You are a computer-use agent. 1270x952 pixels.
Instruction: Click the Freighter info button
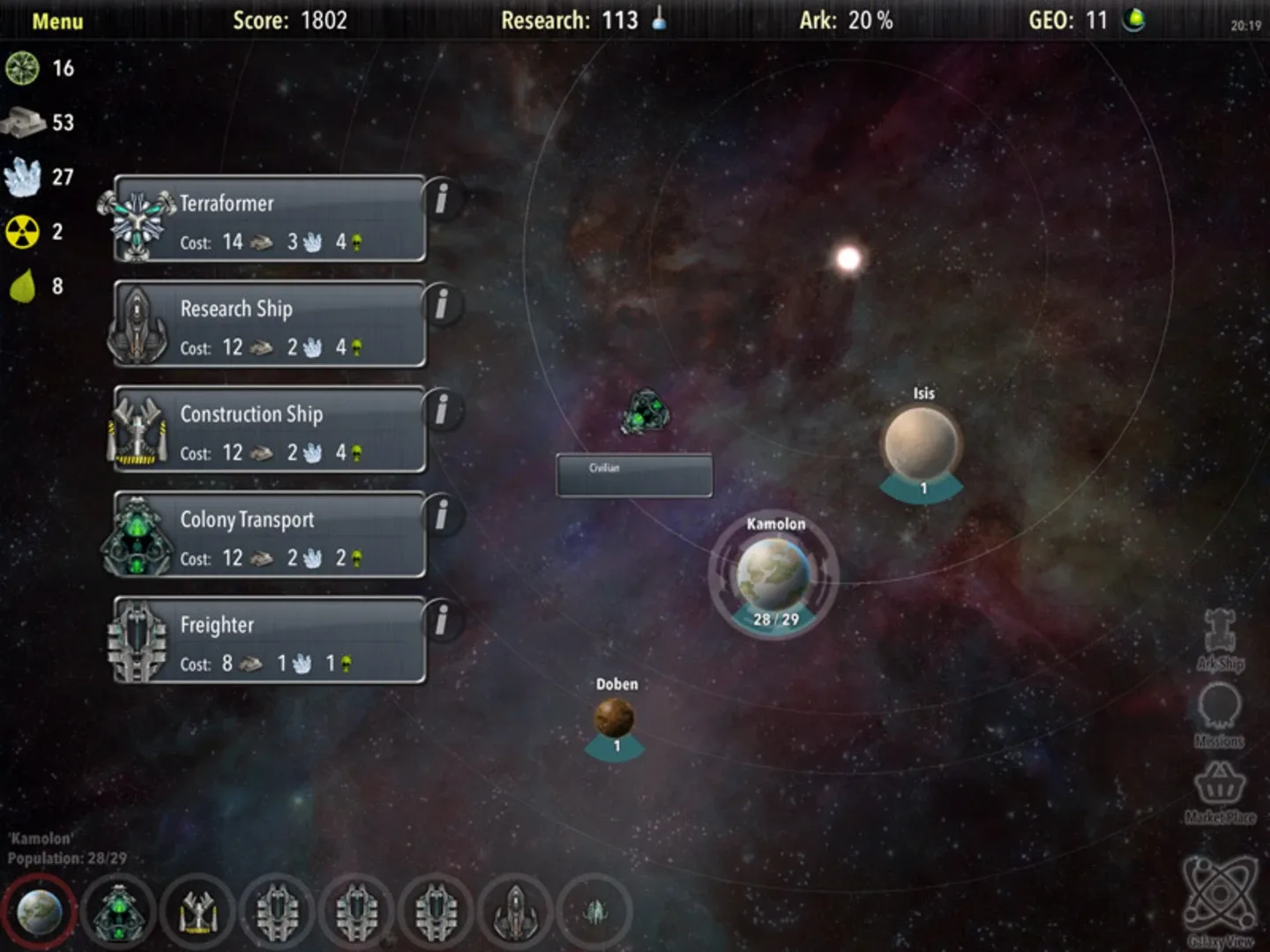[x=443, y=621]
